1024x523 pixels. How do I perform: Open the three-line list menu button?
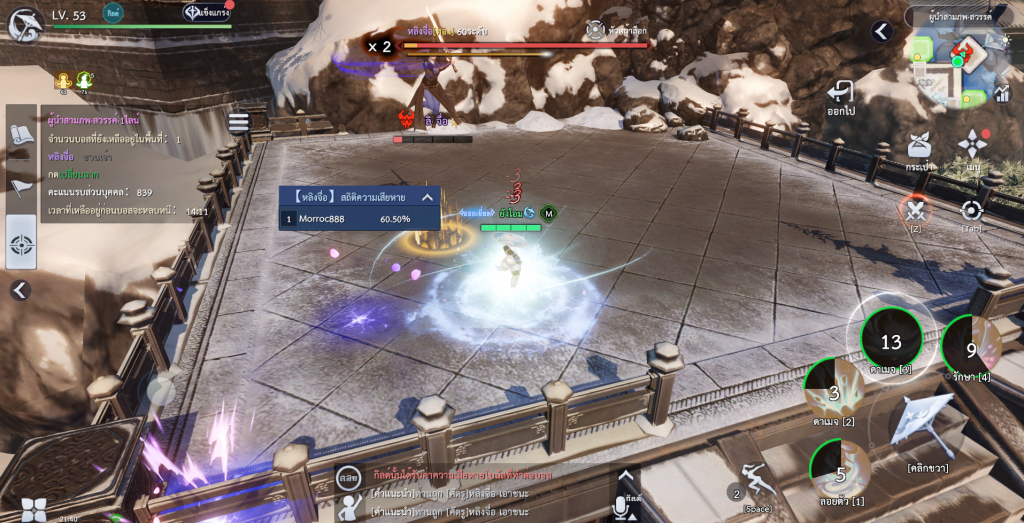(238, 122)
